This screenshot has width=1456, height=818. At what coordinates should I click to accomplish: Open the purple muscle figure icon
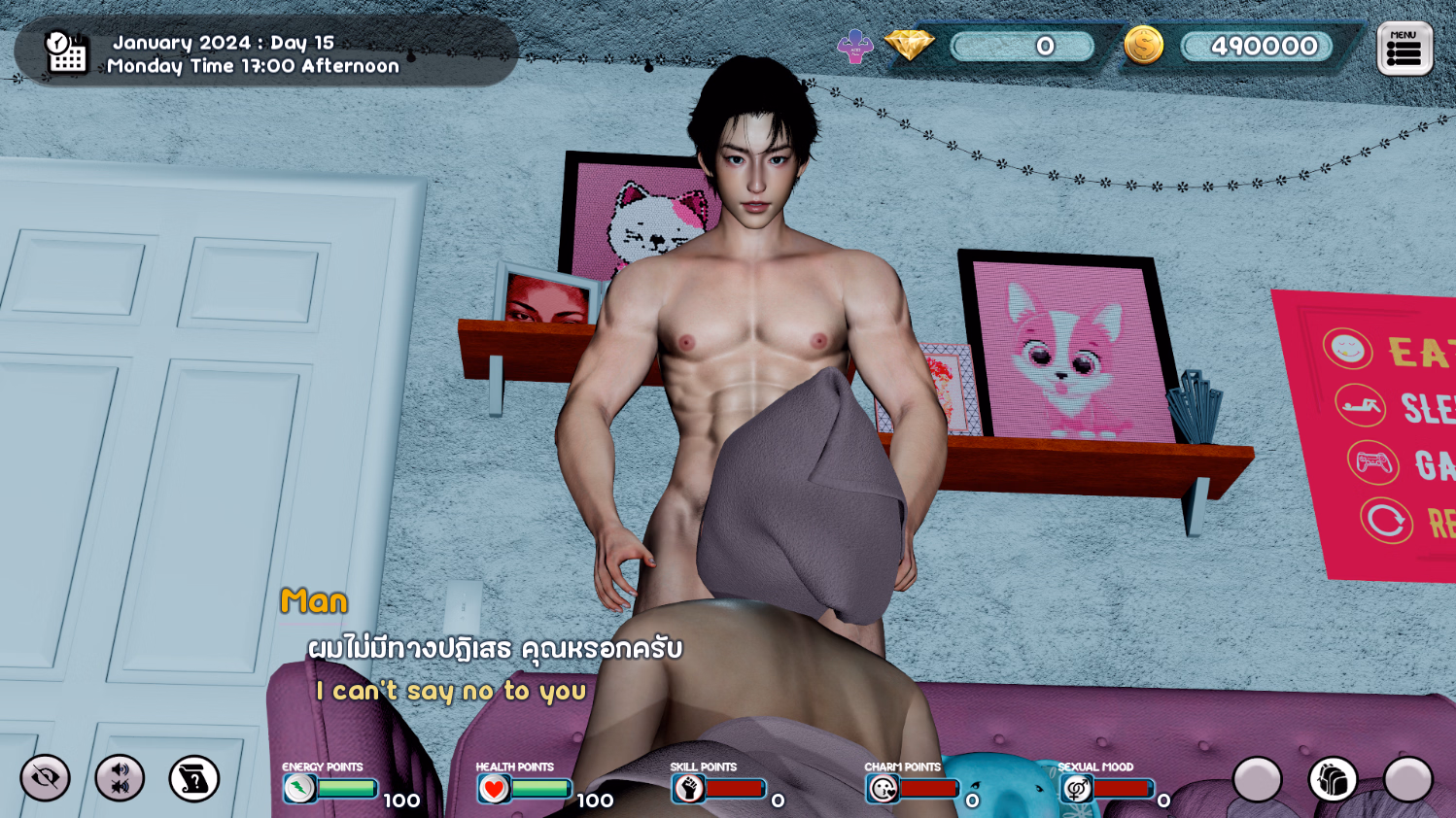pyautogui.click(x=855, y=46)
